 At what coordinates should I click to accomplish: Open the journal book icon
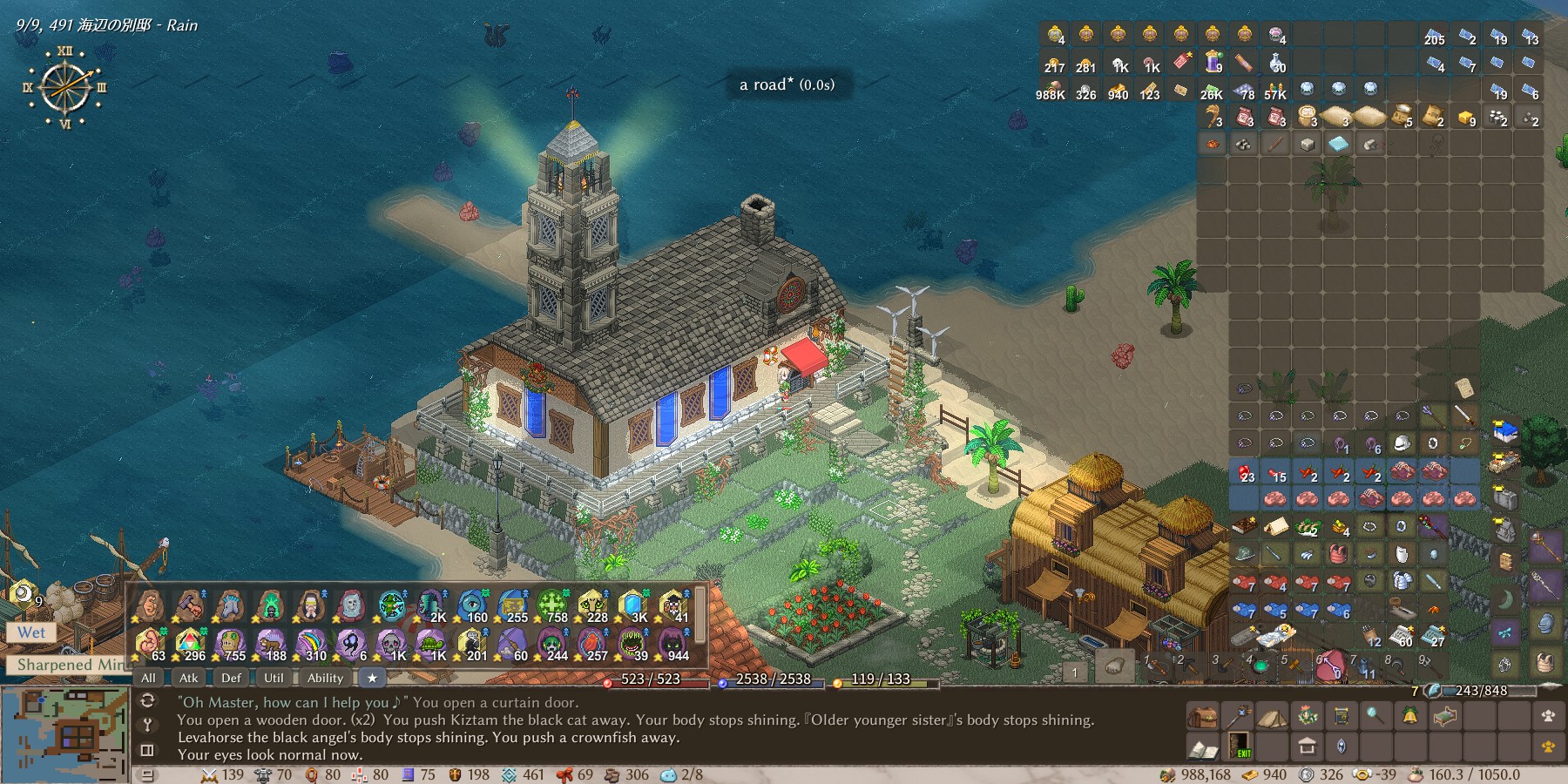[1202, 747]
